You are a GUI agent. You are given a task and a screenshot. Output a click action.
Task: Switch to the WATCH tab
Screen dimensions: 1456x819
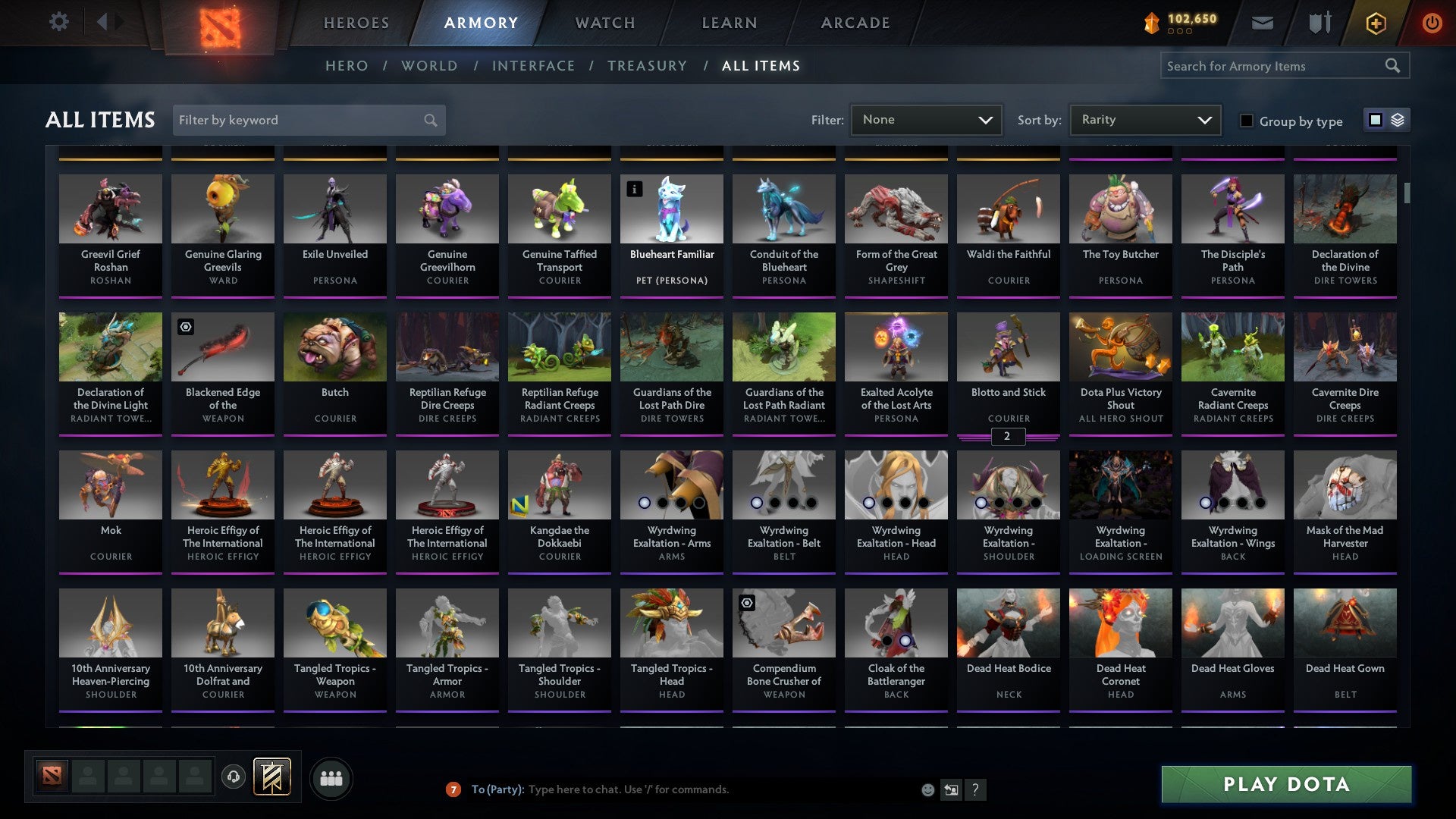point(604,23)
